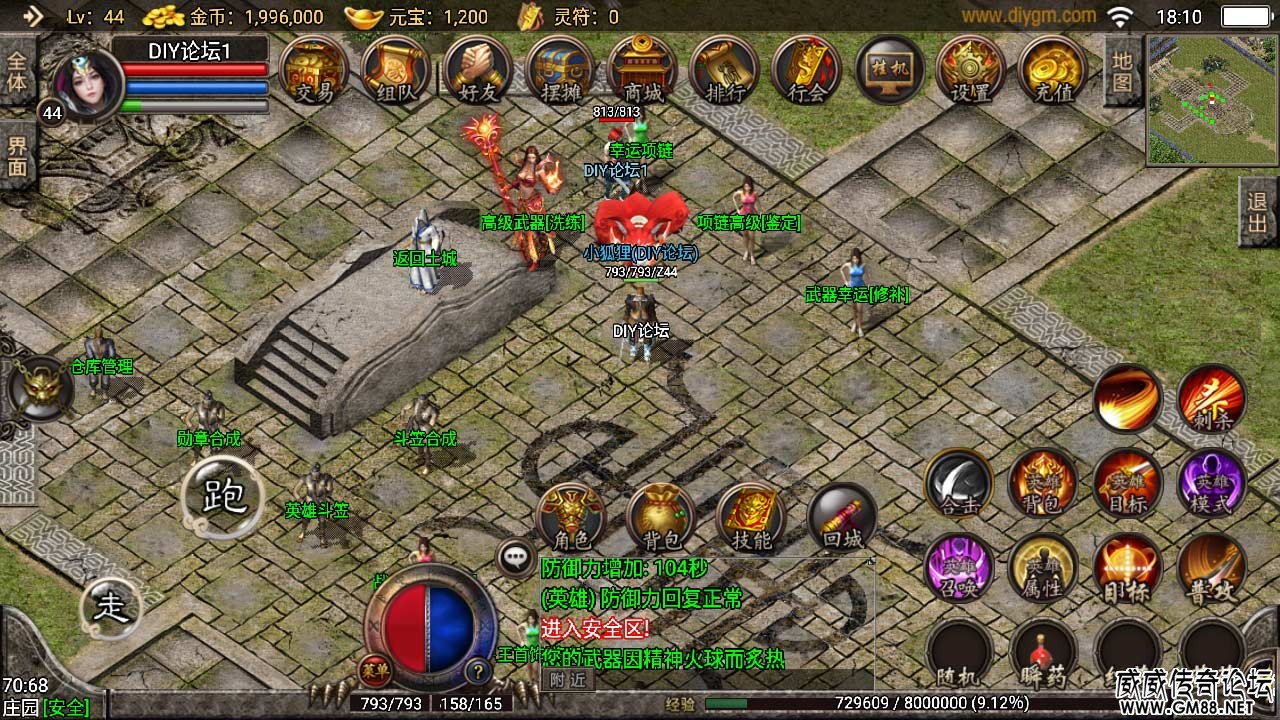Open the 背包 inventory bag

pyautogui.click(x=661, y=518)
